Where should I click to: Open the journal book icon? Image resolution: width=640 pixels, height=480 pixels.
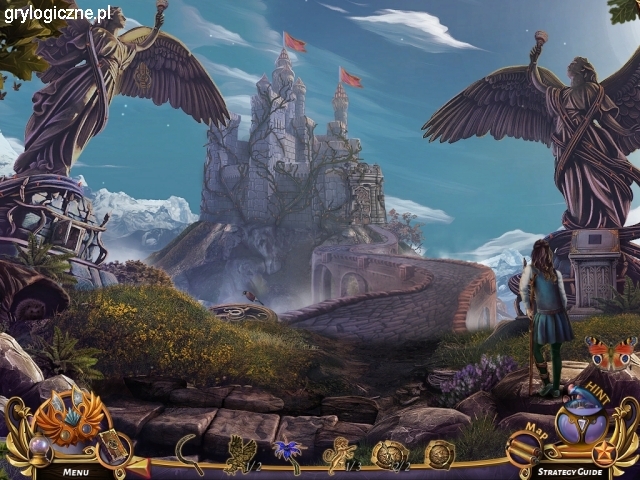[111, 444]
